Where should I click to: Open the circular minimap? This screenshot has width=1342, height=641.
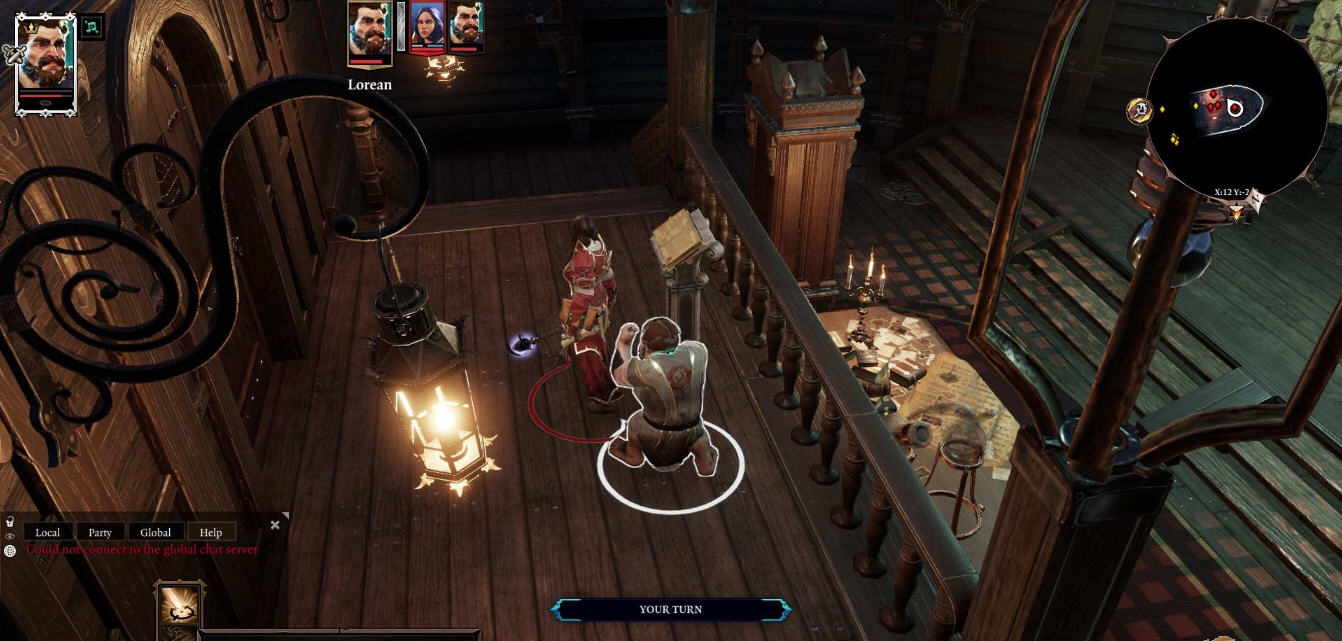(1235, 109)
